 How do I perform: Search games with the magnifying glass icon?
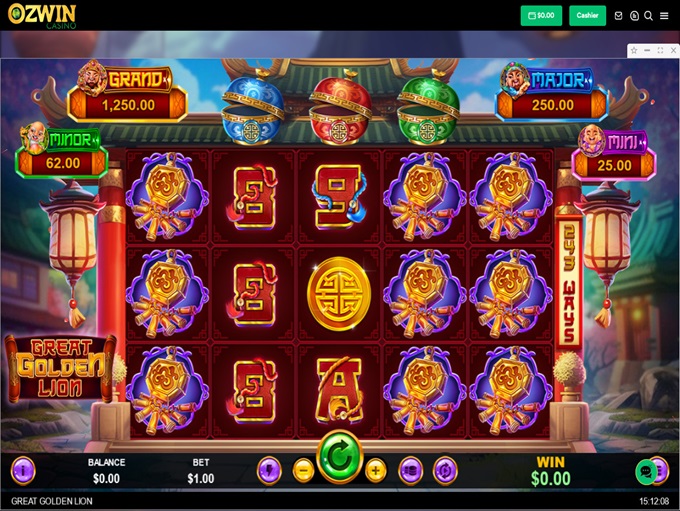649,16
